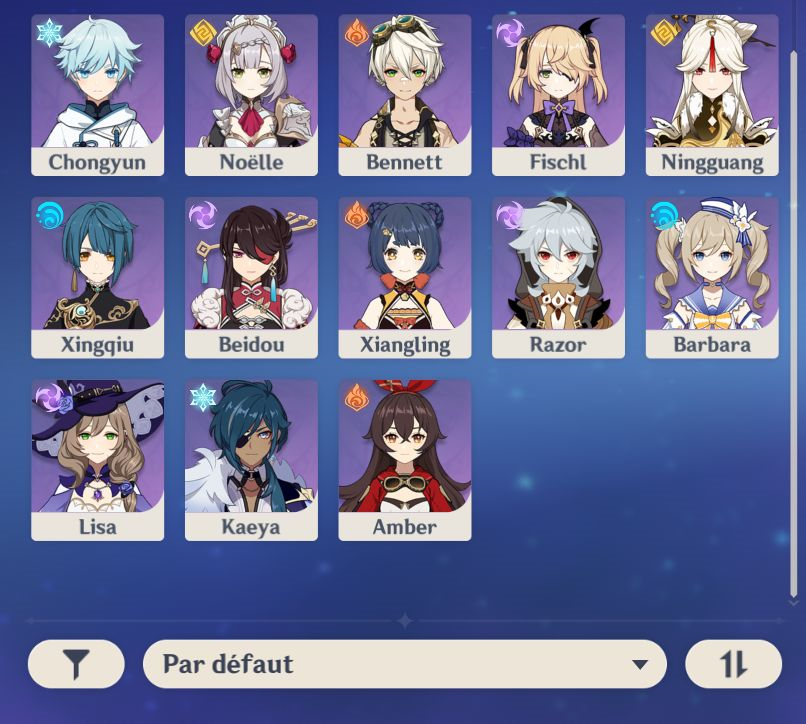The width and height of the screenshot is (806, 724).
Task: Choose Xiangling from the roster
Action: click(x=404, y=276)
